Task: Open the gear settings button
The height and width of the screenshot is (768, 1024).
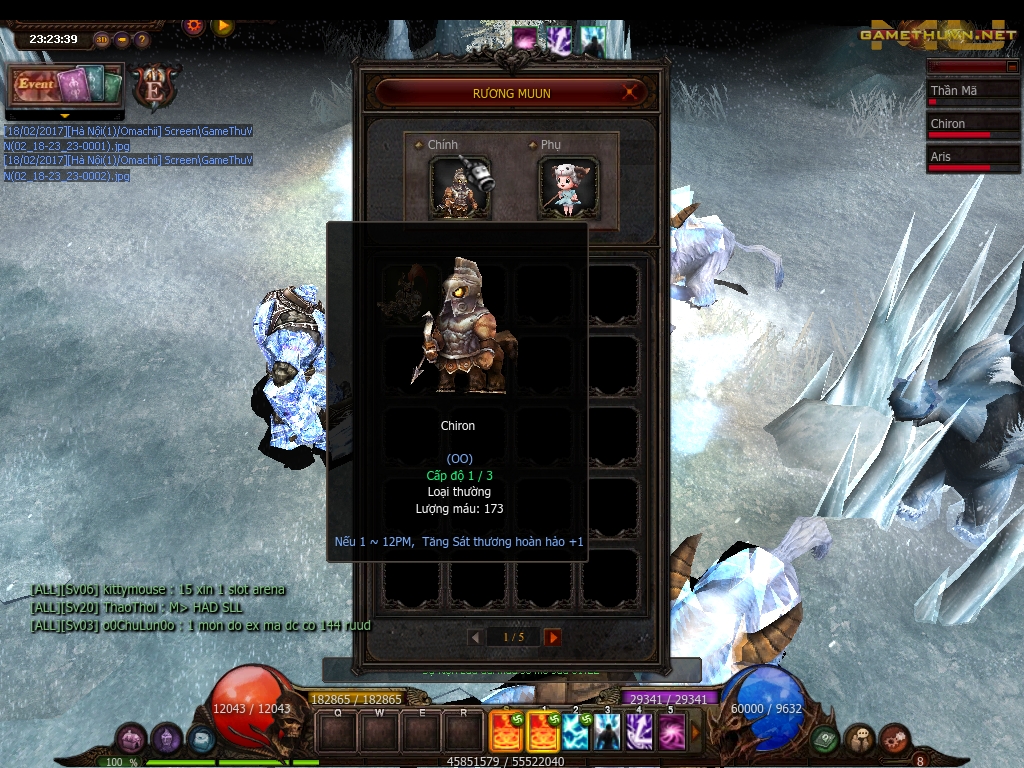Action: 194,26
